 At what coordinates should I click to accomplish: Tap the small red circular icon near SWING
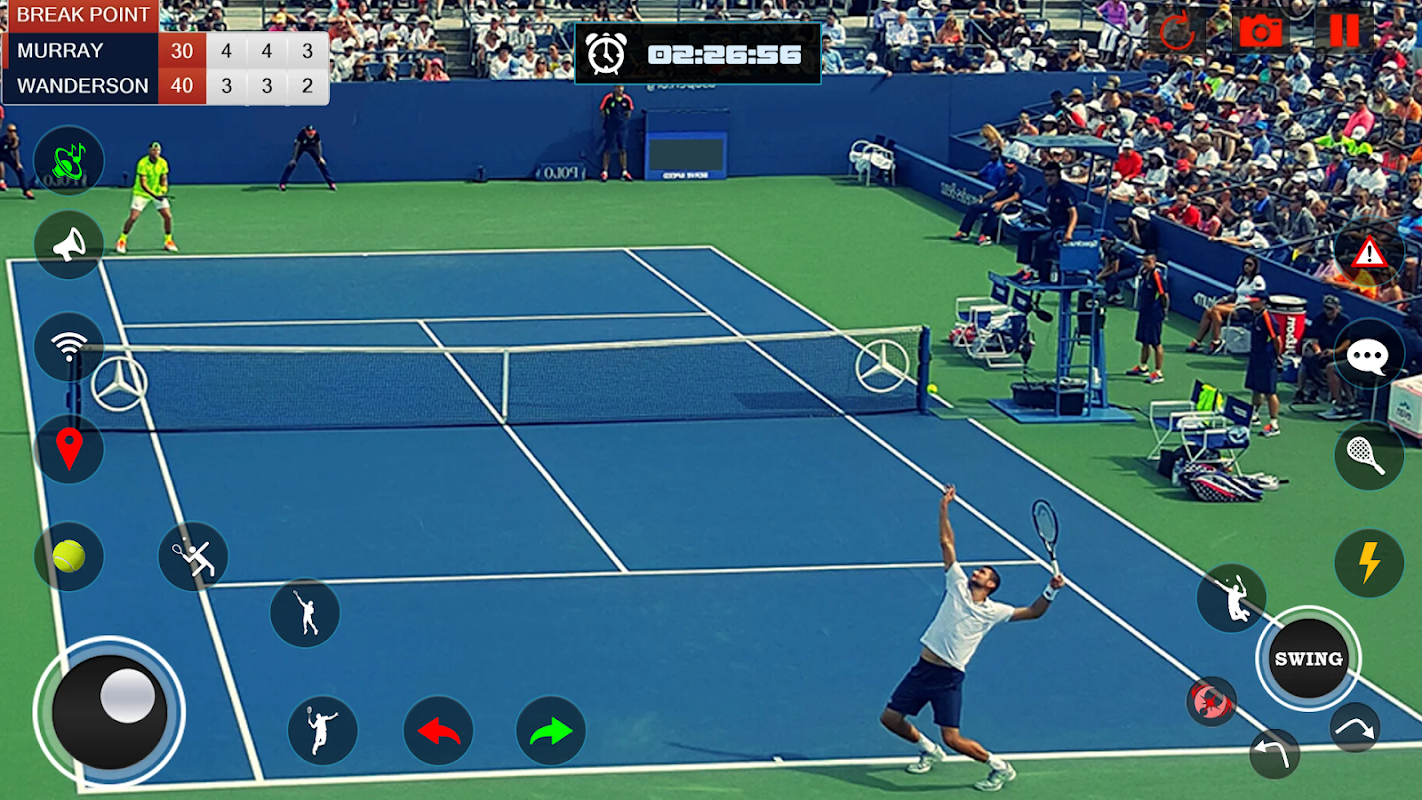[x=1211, y=701]
